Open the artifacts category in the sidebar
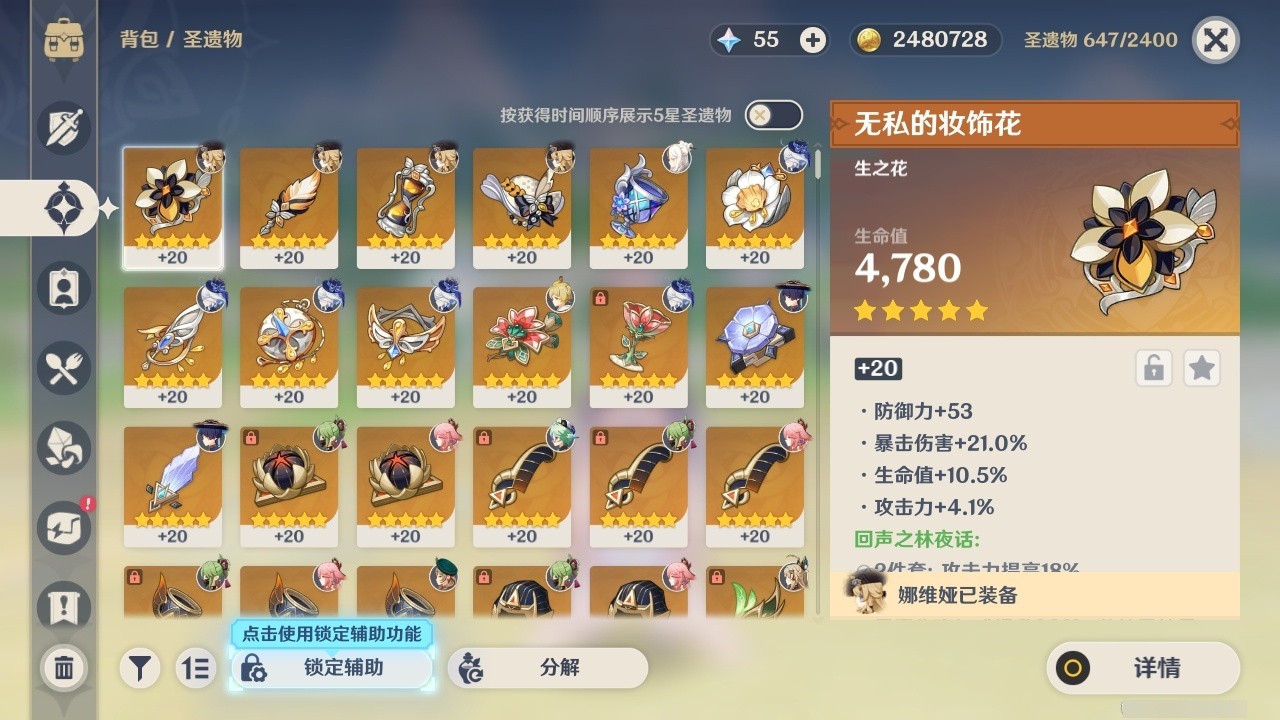Screen dimensions: 1280x720 click(x=63, y=207)
